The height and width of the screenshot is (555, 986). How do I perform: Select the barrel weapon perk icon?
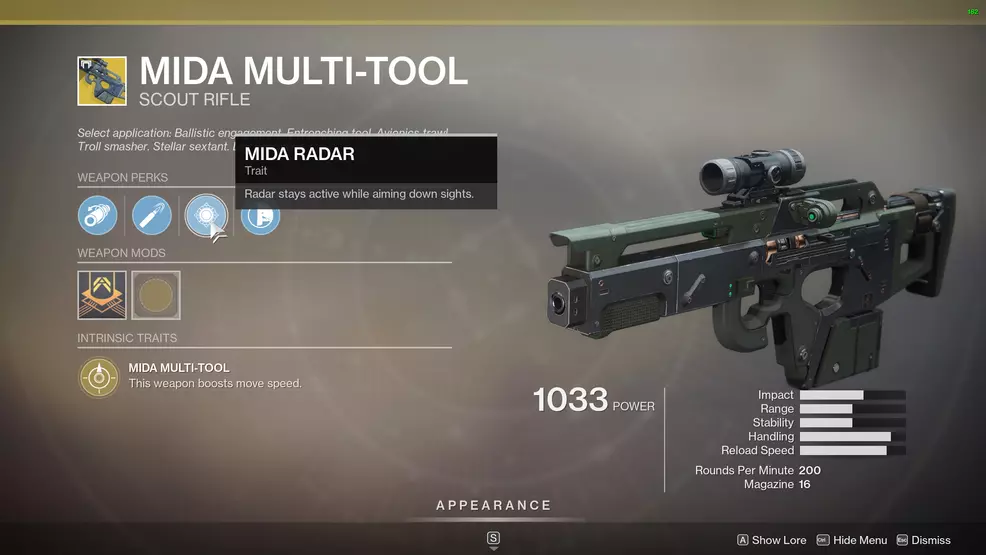98,216
